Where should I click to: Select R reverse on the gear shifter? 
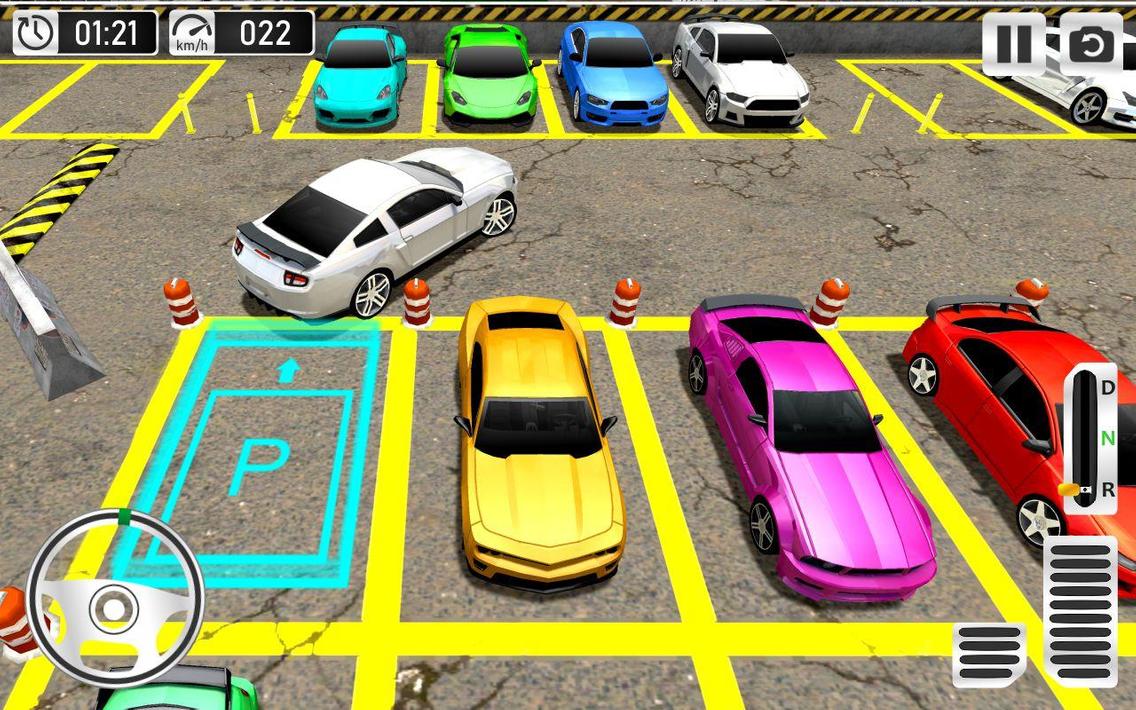(x=1107, y=489)
